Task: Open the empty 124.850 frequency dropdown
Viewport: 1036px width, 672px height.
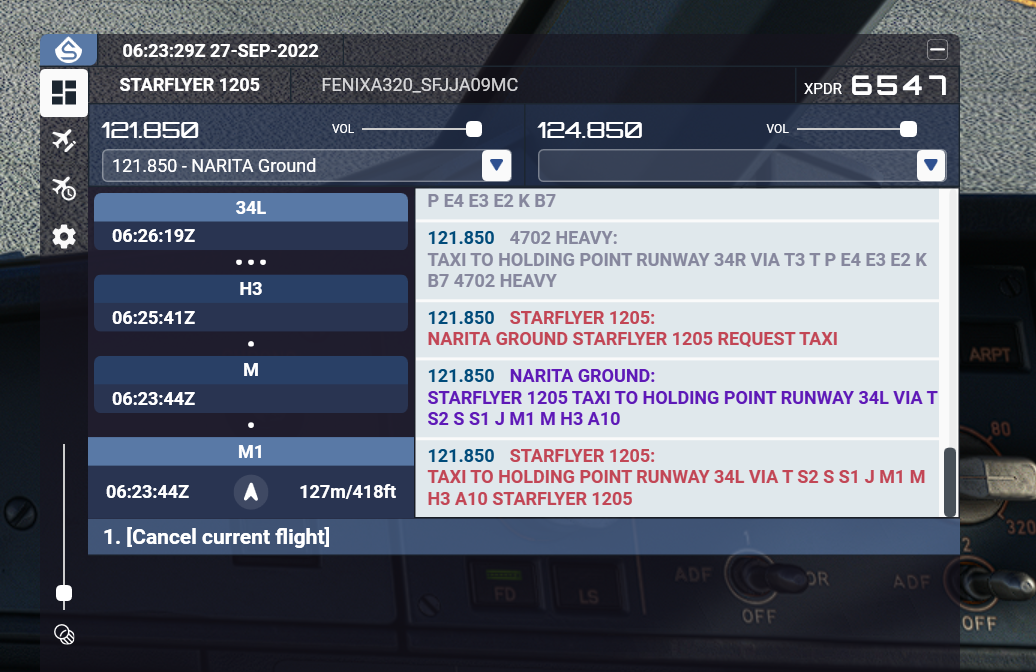Action: point(932,166)
